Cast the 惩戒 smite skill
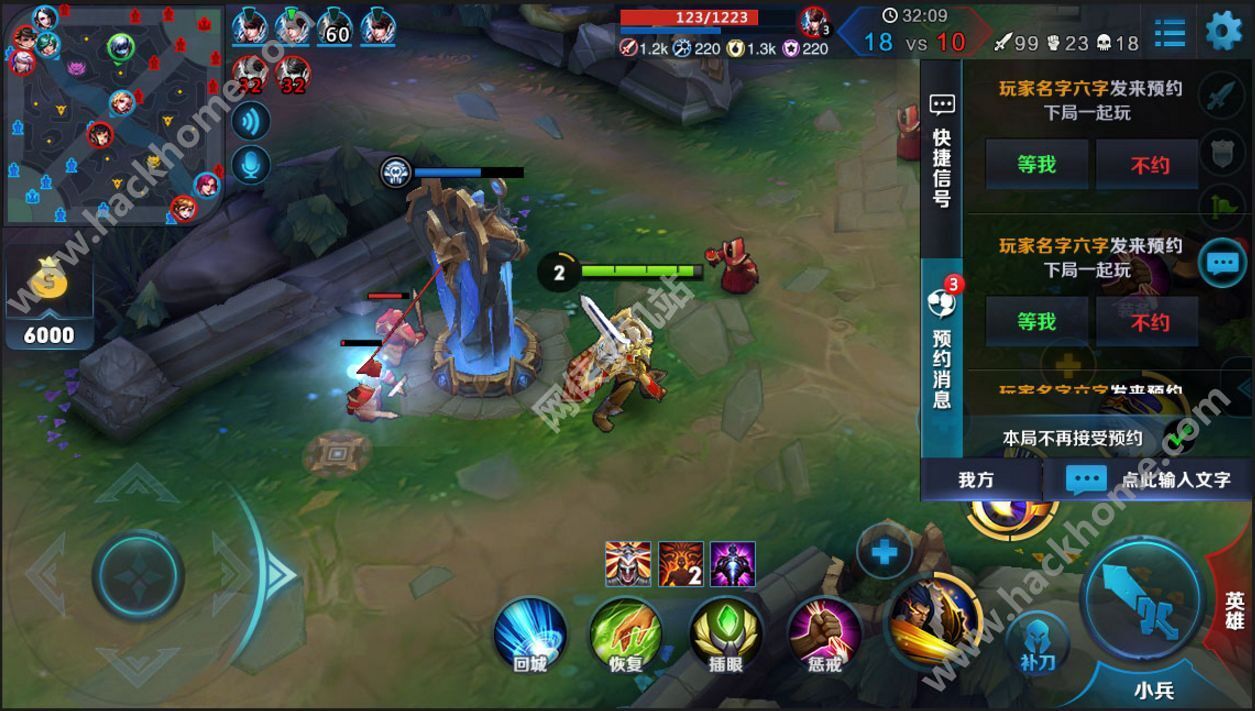The image size is (1255, 711). (824, 634)
